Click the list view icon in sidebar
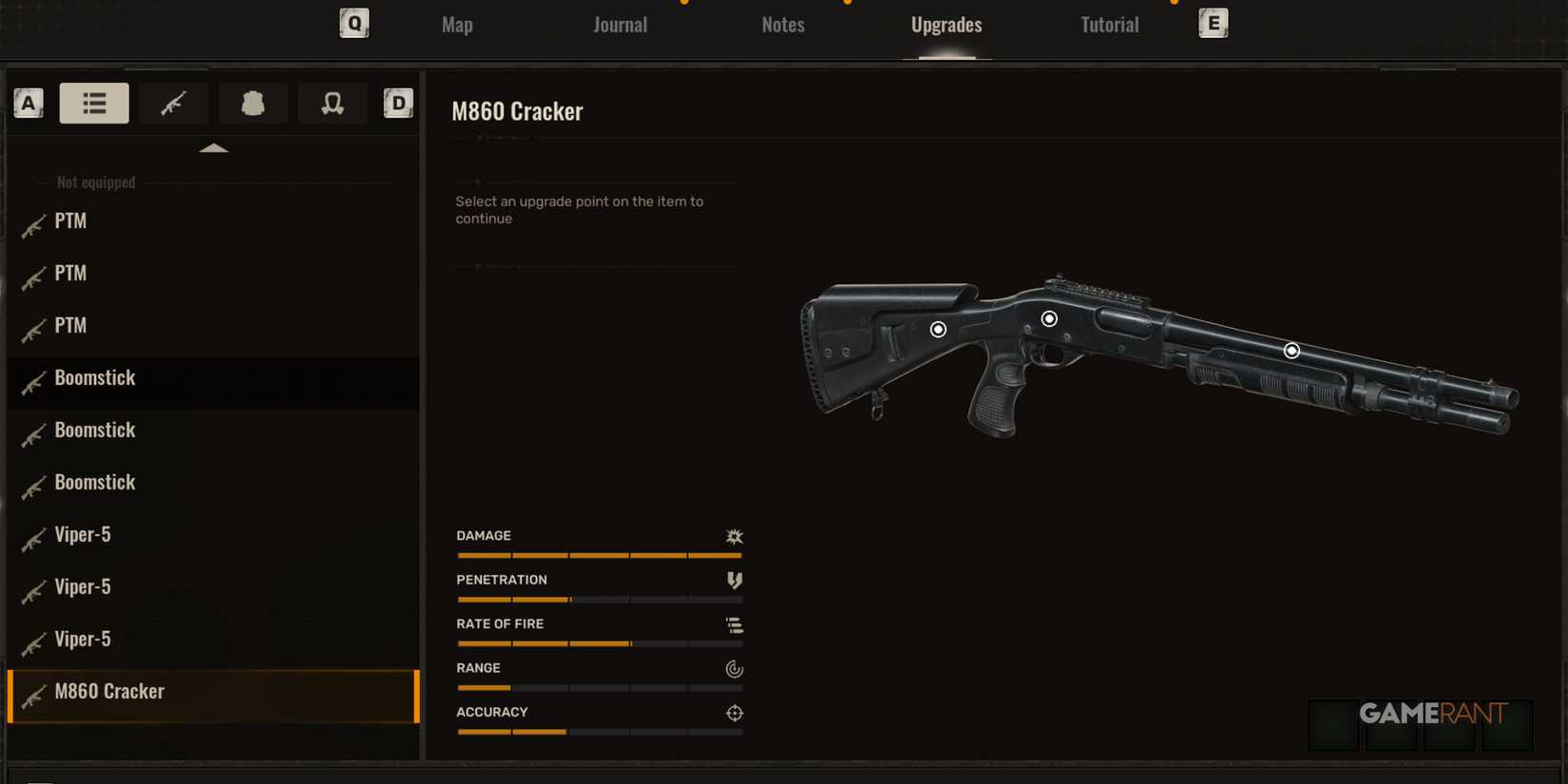Screen dimensions: 1568x784 click(x=94, y=103)
